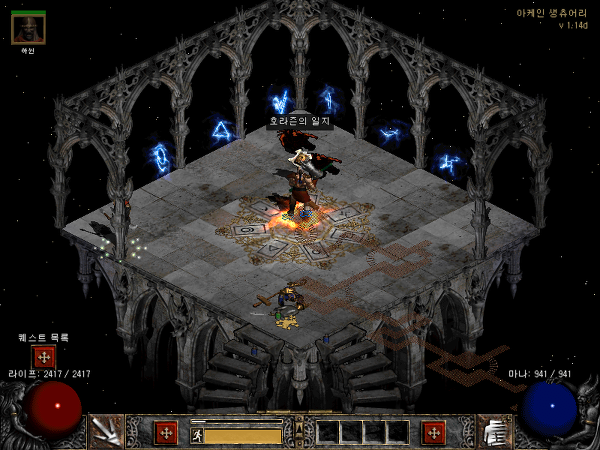Click the mercenary portrait

(28, 28)
